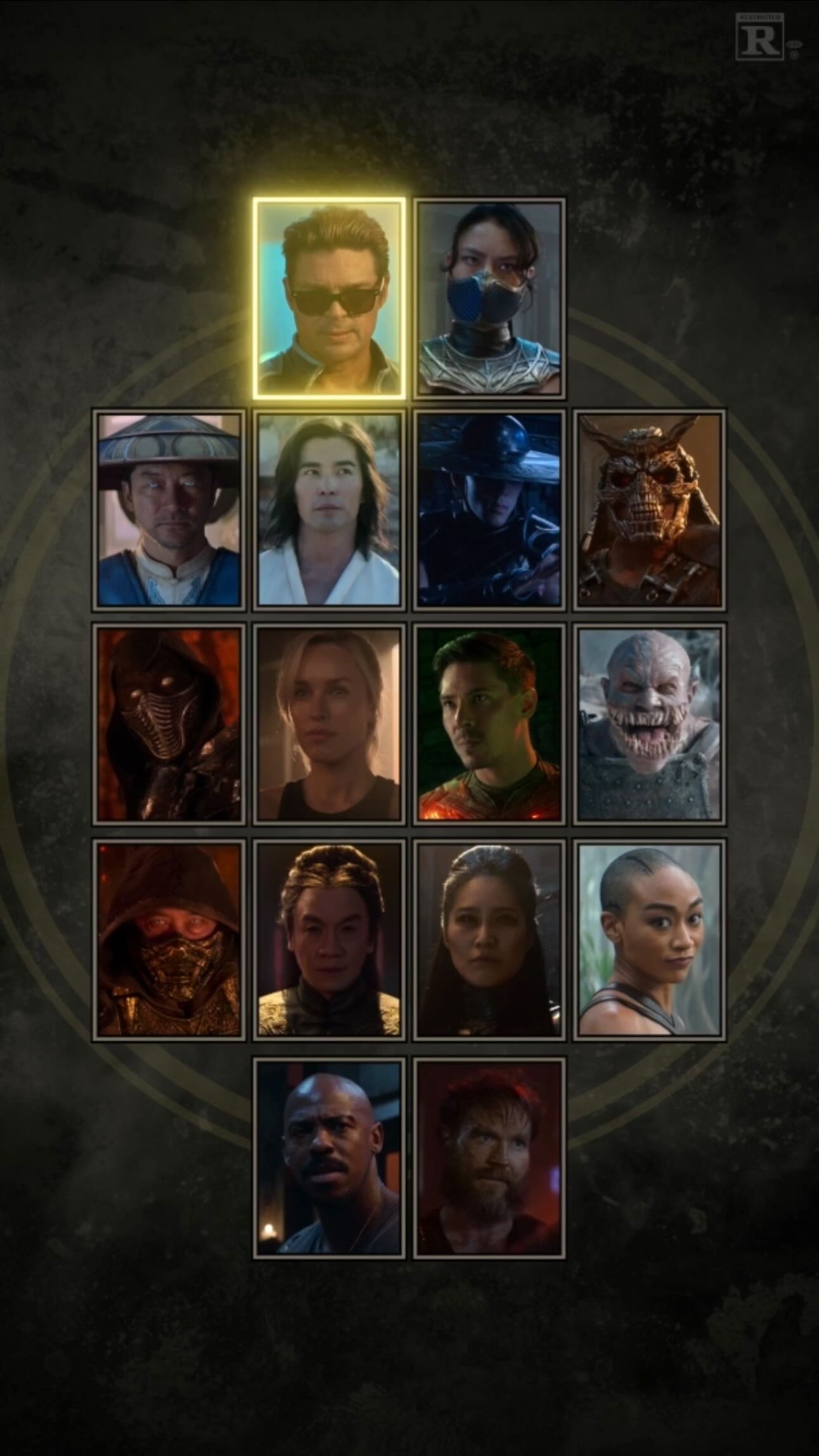Choose the woman with blue face mask

pos(489,299)
